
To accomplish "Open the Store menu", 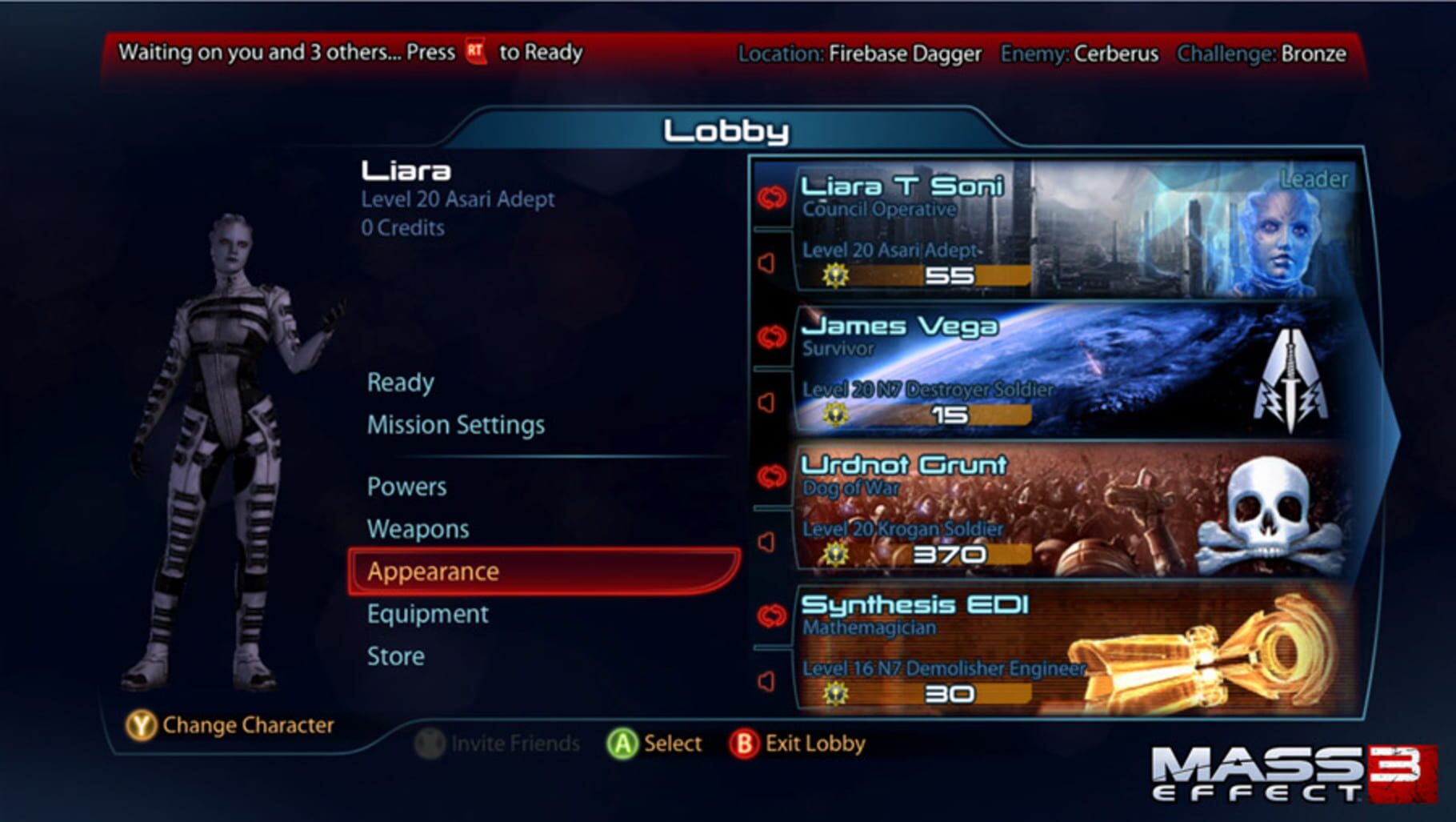I will [x=395, y=656].
